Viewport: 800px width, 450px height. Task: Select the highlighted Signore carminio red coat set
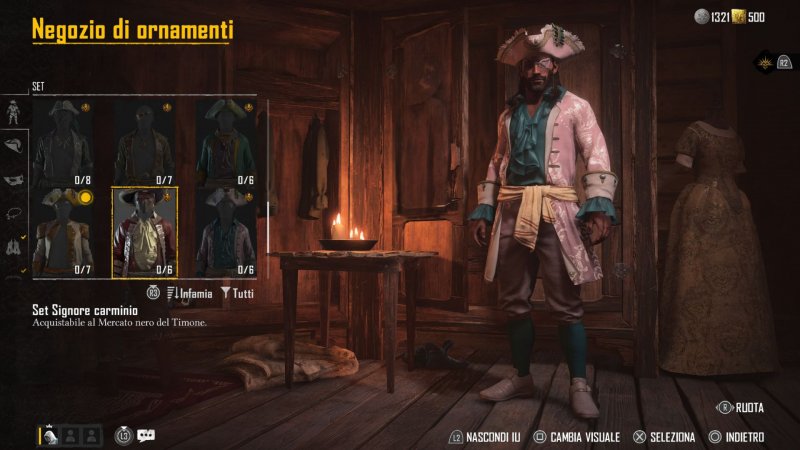(145, 232)
